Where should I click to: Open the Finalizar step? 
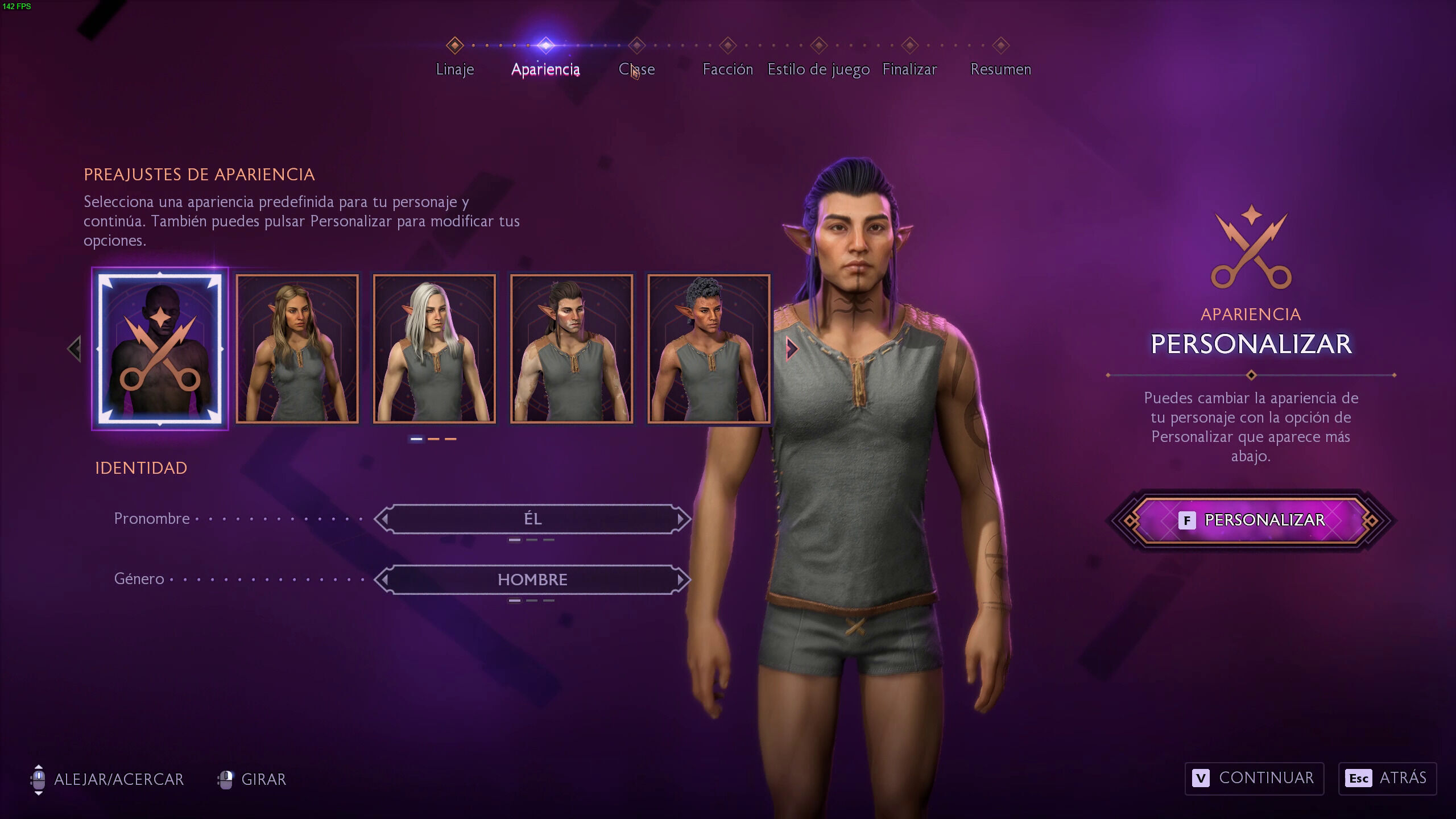tap(909, 69)
